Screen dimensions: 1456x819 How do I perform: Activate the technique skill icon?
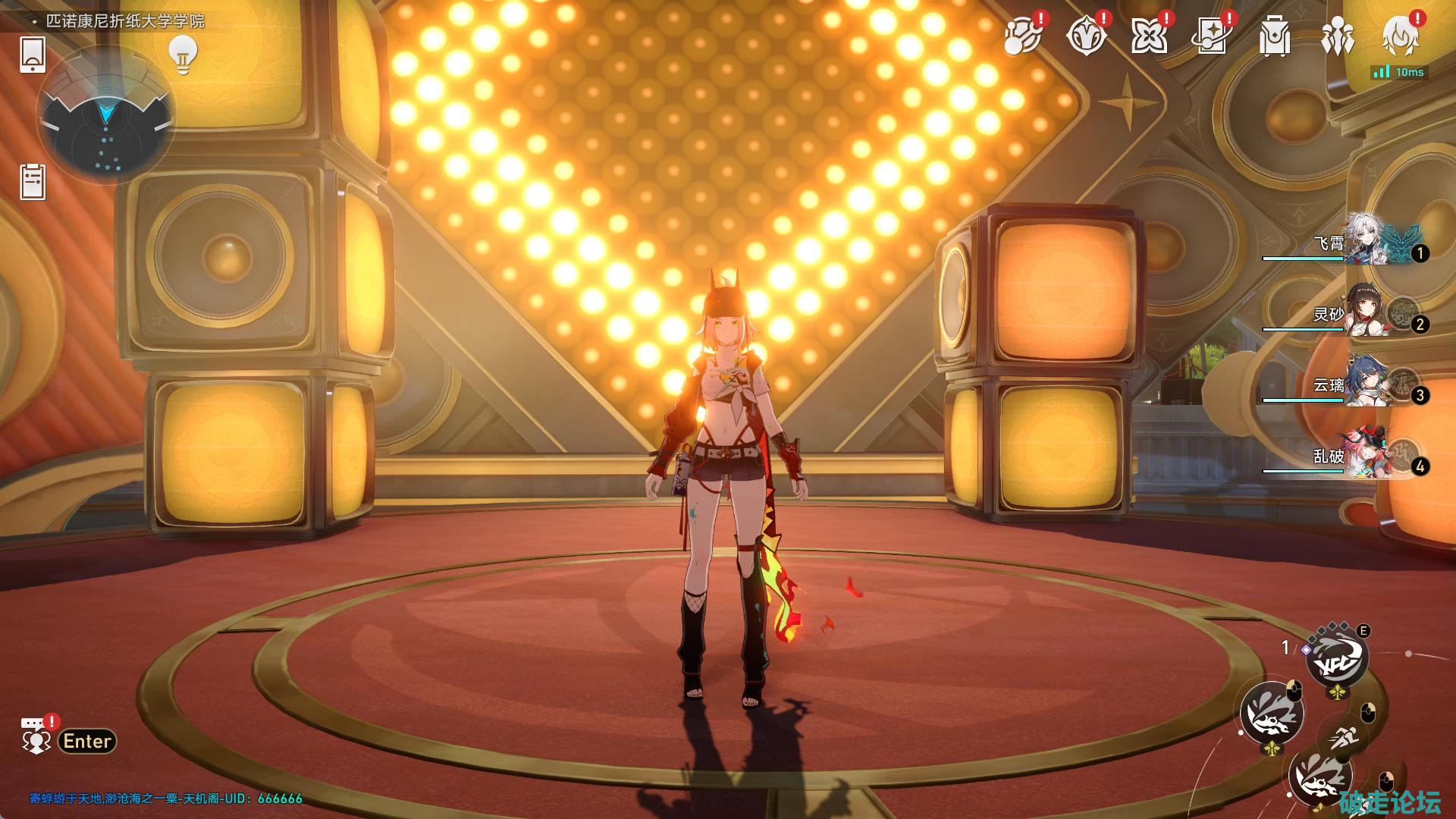point(1336,658)
